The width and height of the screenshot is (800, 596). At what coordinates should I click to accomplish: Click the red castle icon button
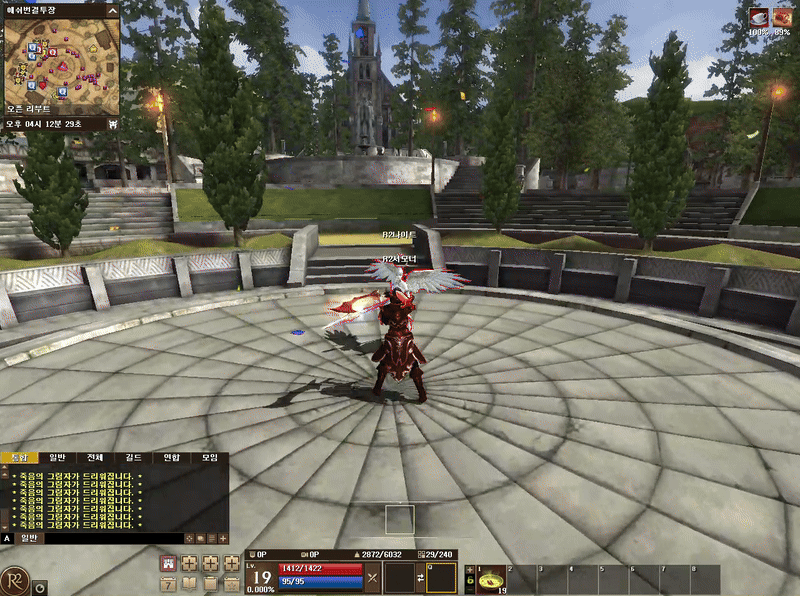coord(168,563)
